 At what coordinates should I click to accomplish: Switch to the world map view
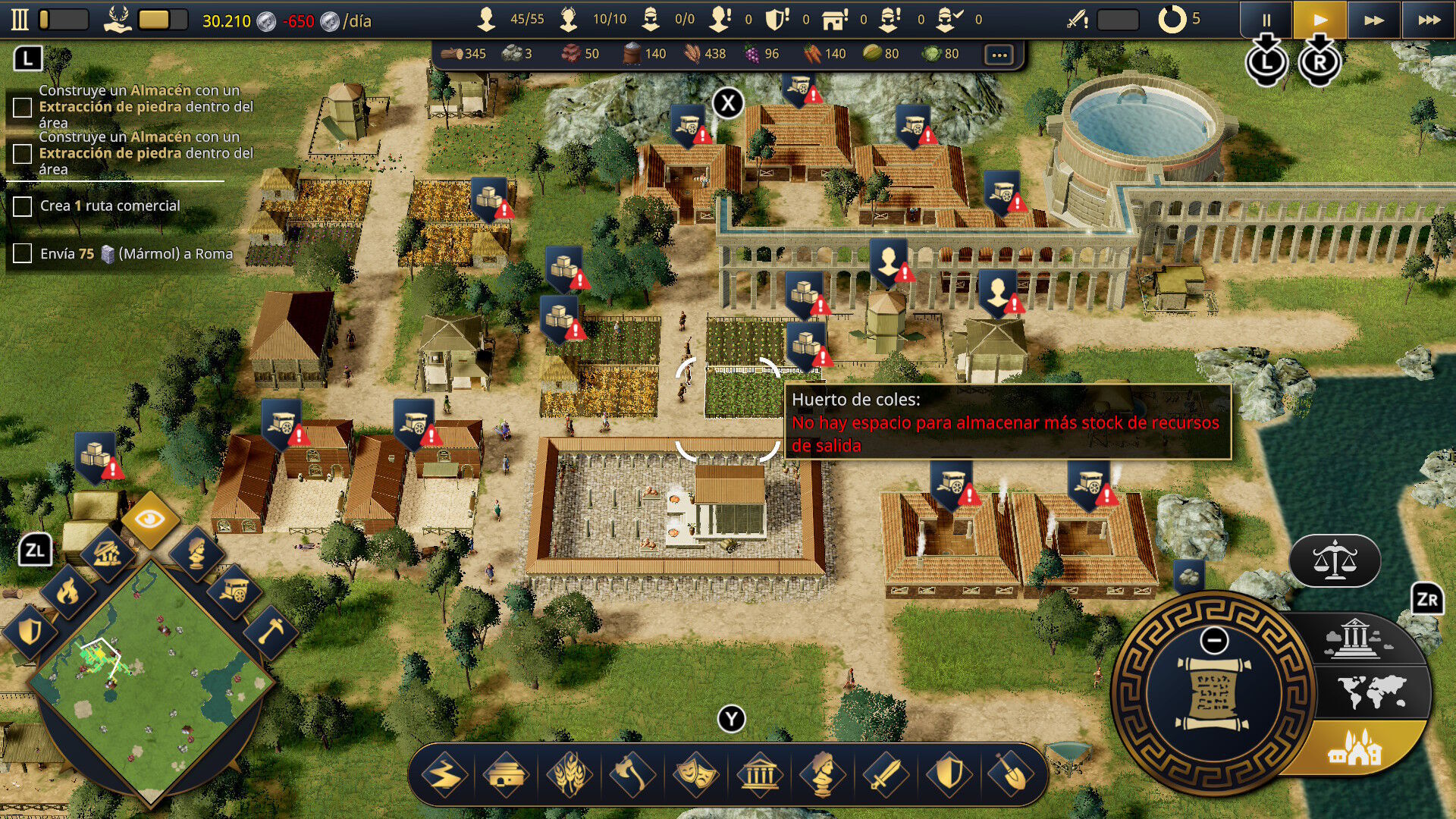click(1372, 692)
